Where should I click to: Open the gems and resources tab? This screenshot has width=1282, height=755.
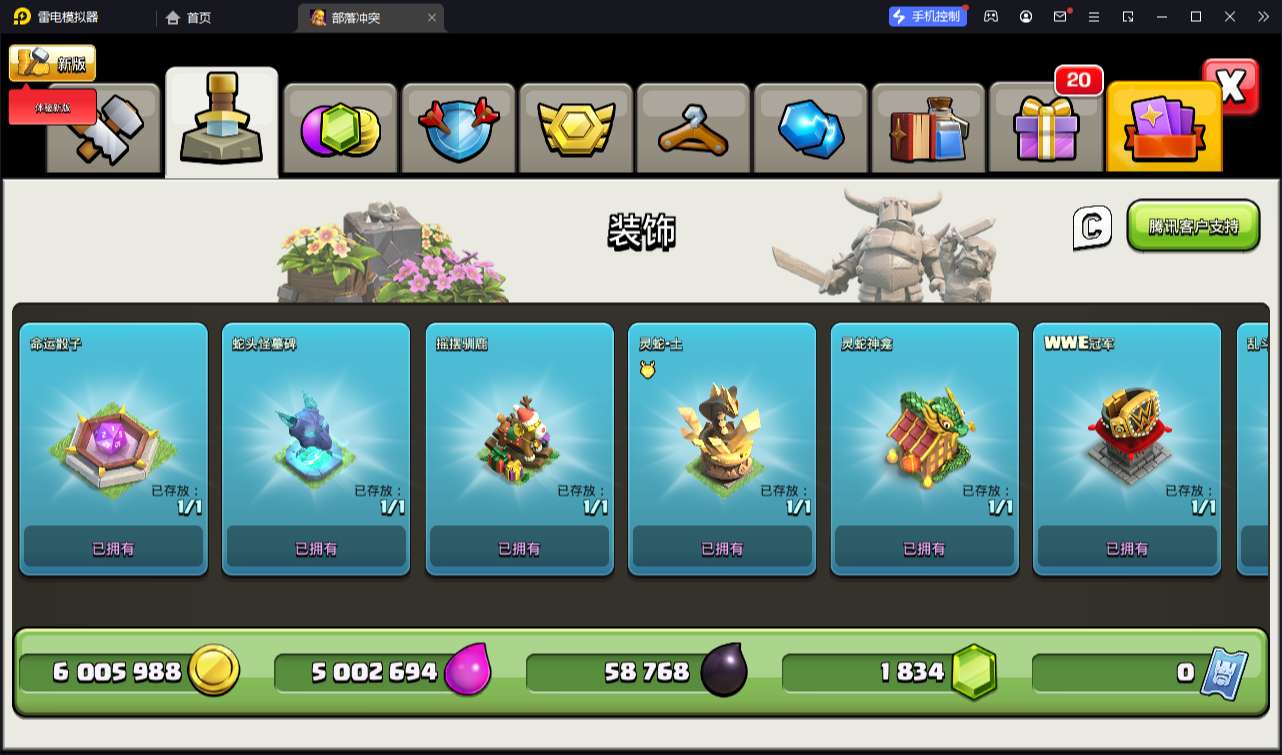click(x=340, y=130)
